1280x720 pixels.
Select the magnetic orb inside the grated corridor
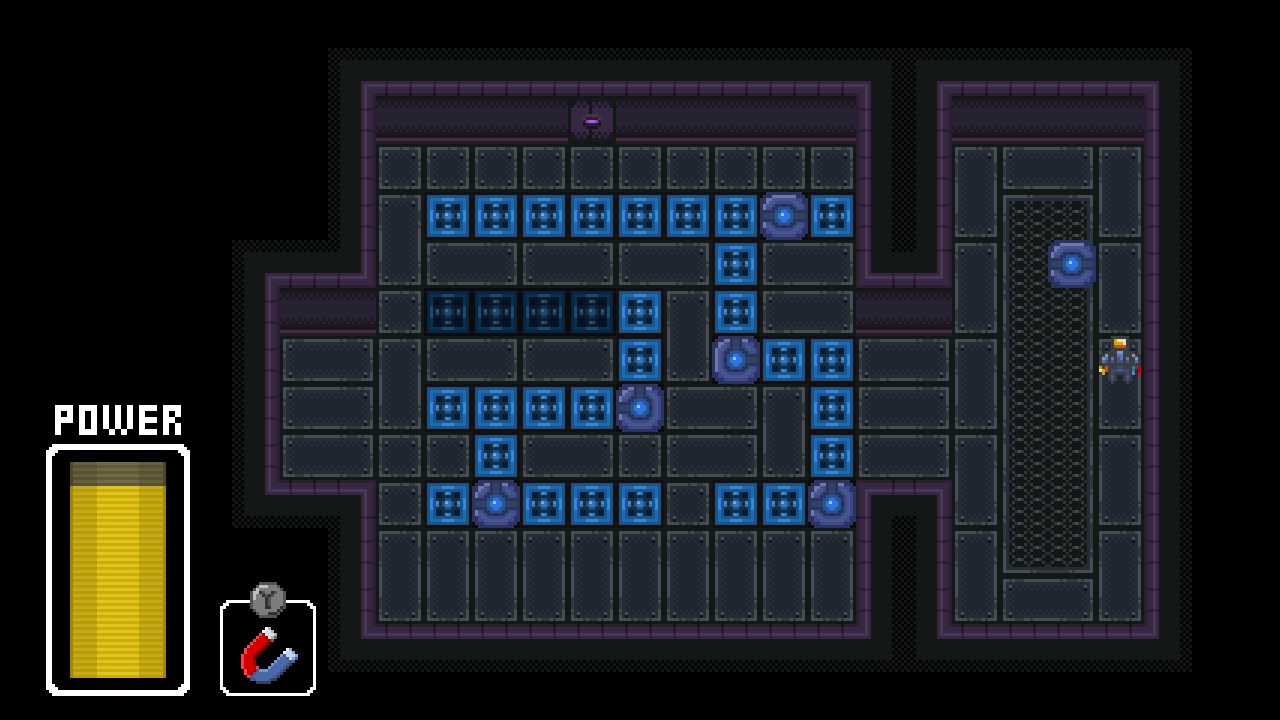point(1071,263)
